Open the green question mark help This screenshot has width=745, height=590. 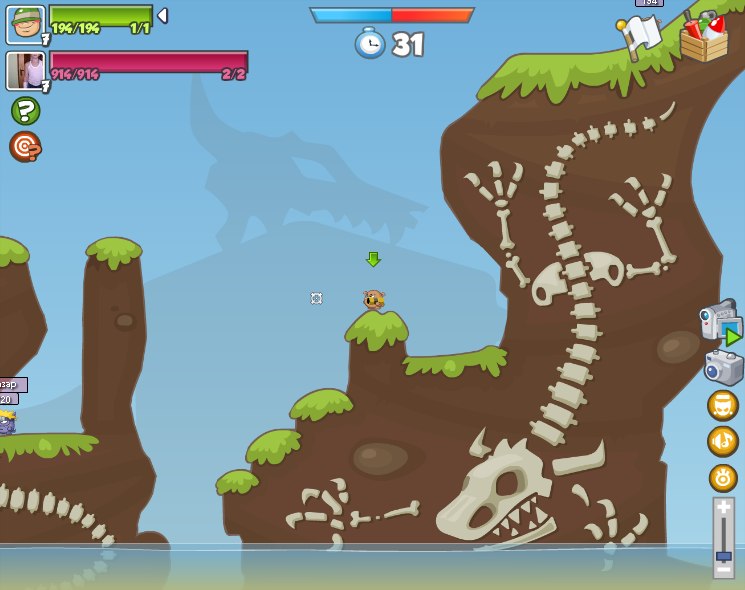coord(25,110)
